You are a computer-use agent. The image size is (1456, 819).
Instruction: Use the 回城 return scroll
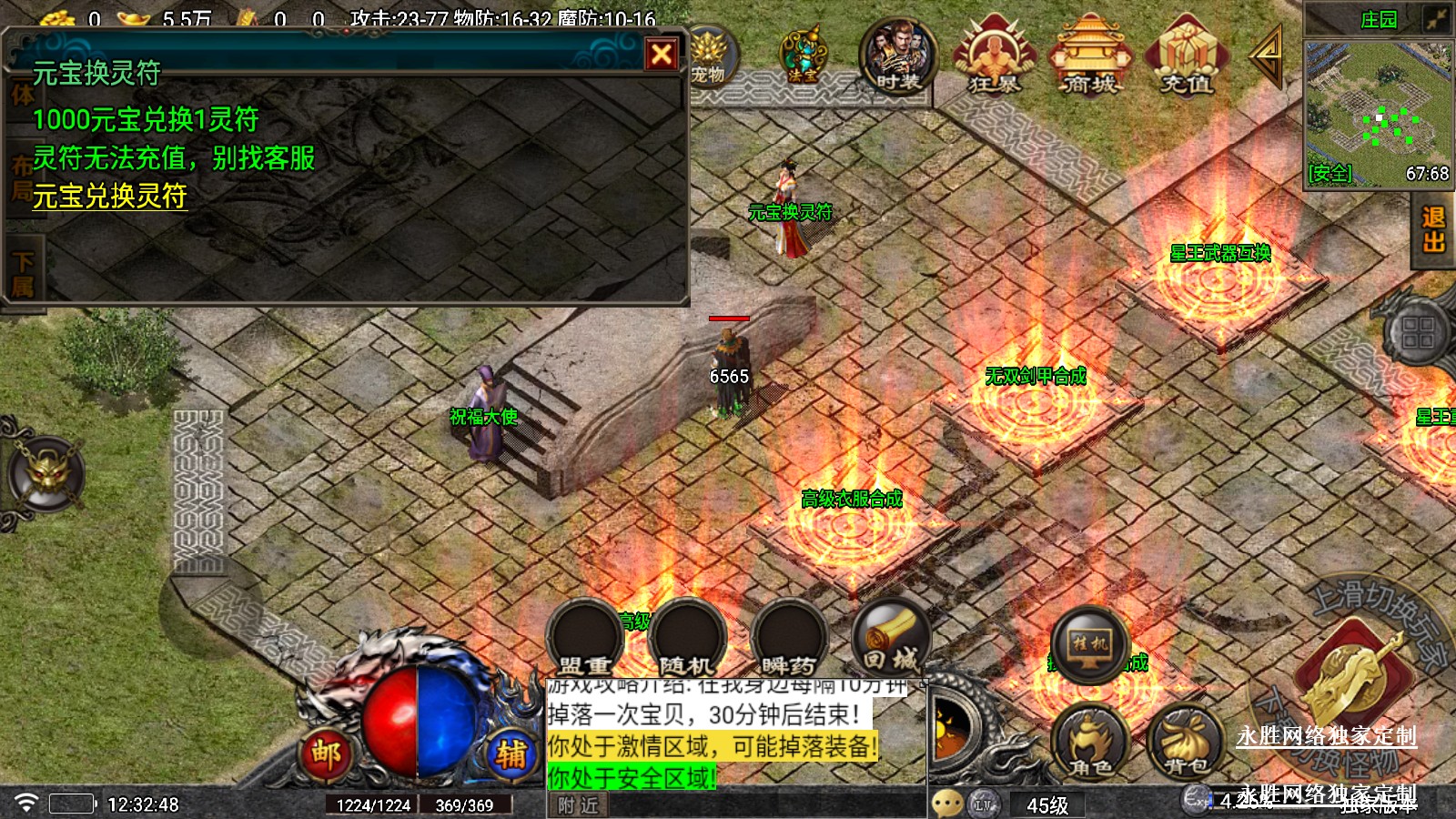892,637
